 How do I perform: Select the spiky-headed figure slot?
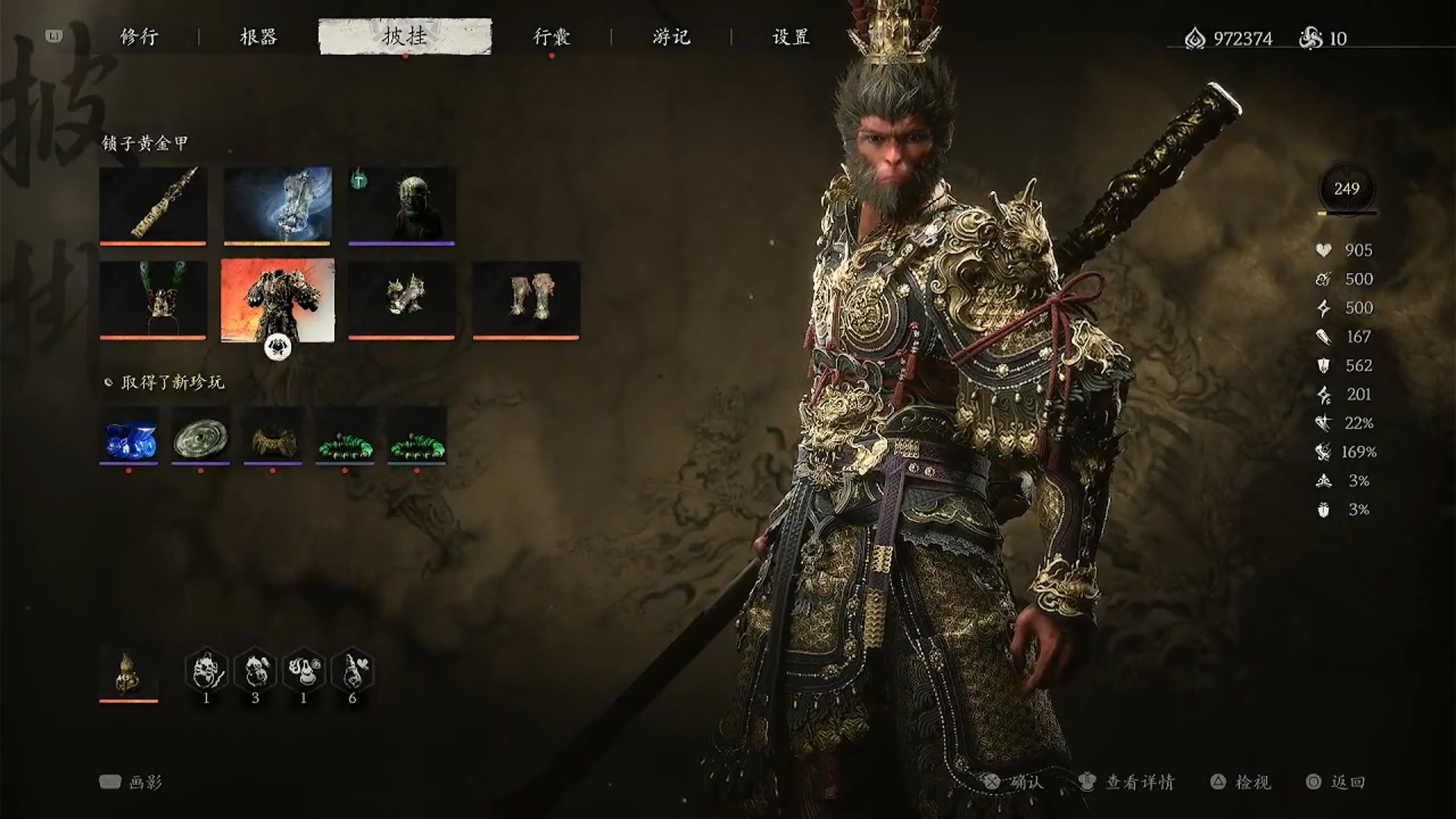tap(402, 205)
